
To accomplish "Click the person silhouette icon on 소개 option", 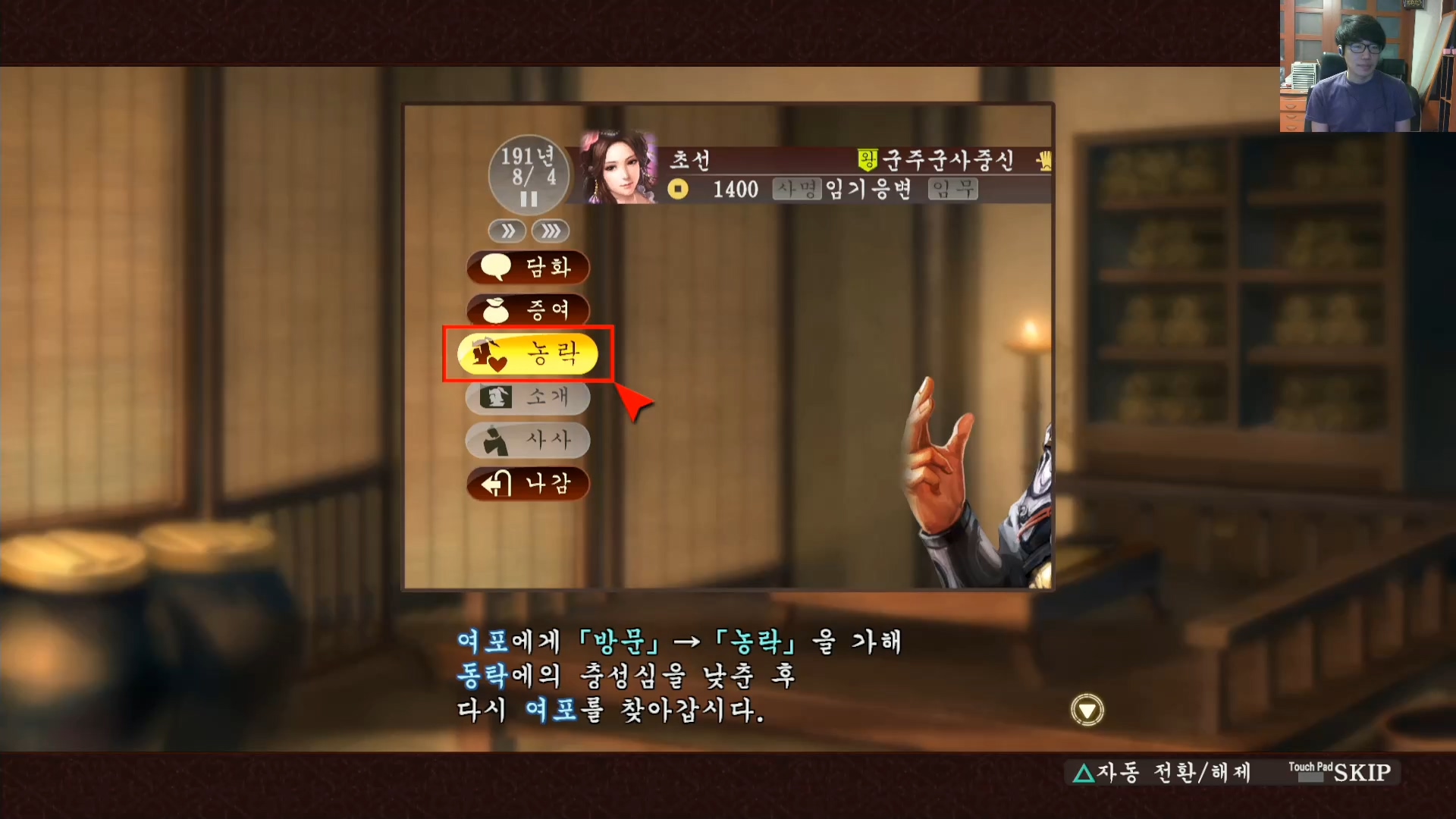I will click(x=494, y=397).
